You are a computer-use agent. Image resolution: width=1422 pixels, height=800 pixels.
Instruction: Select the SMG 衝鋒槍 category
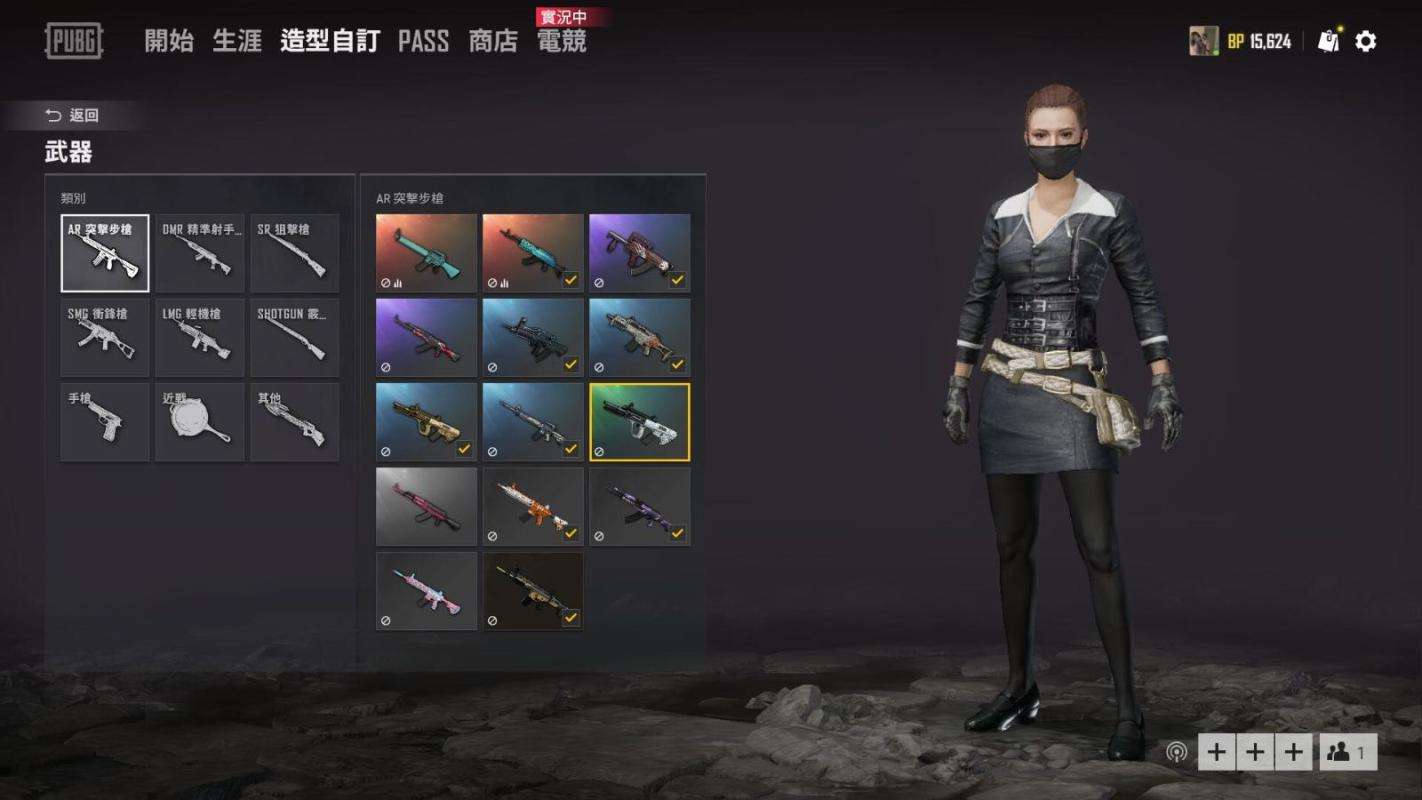click(105, 337)
